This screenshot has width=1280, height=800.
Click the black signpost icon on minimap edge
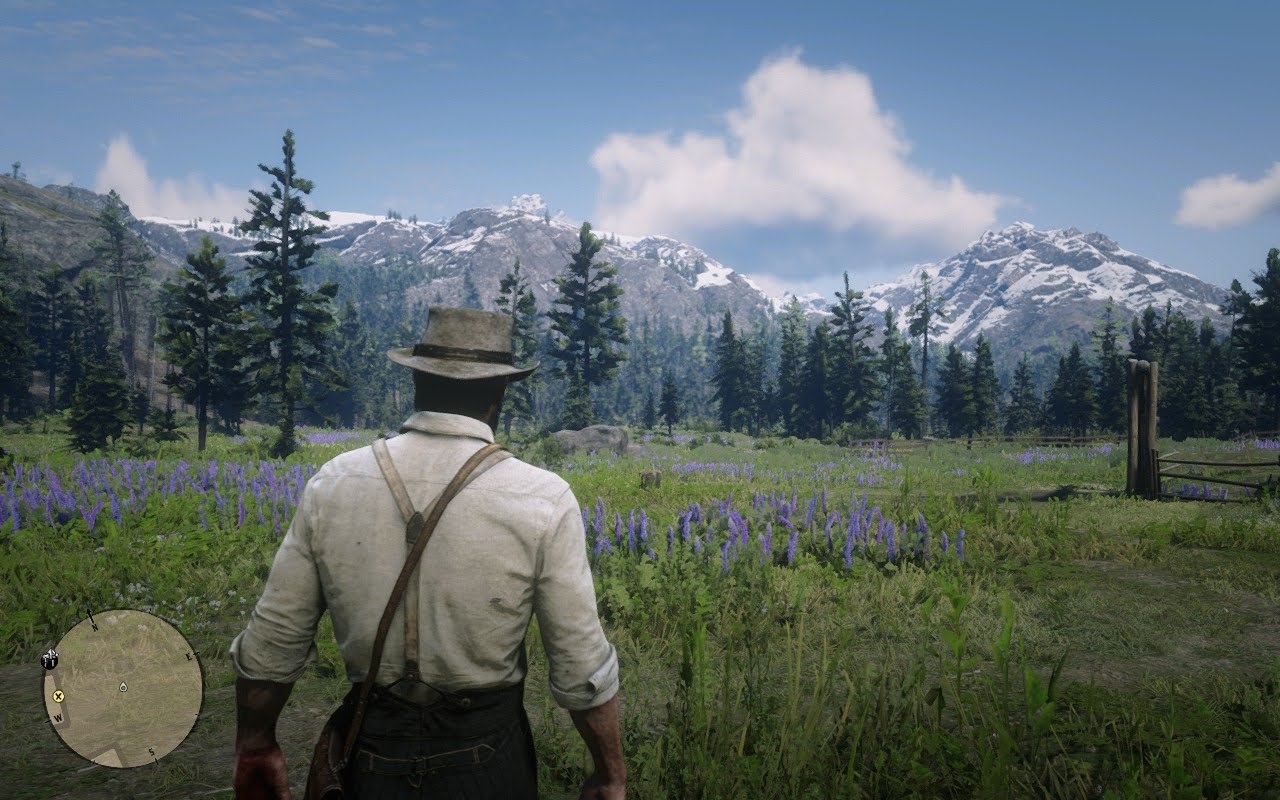click(48, 658)
